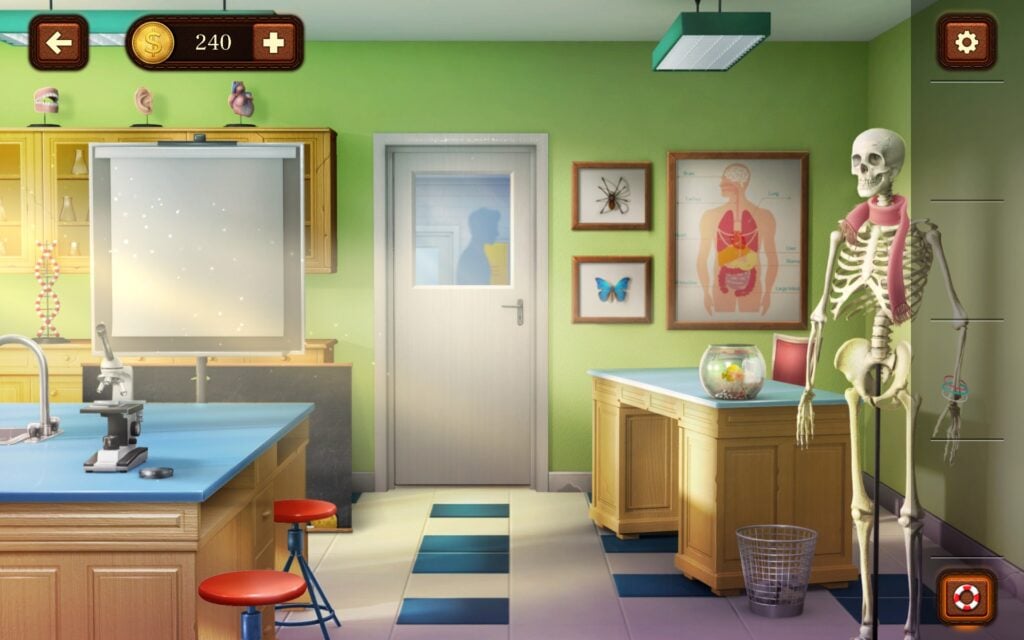Use the lifebuoy hint button
This screenshot has height=640, width=1024.
[966, 597]
